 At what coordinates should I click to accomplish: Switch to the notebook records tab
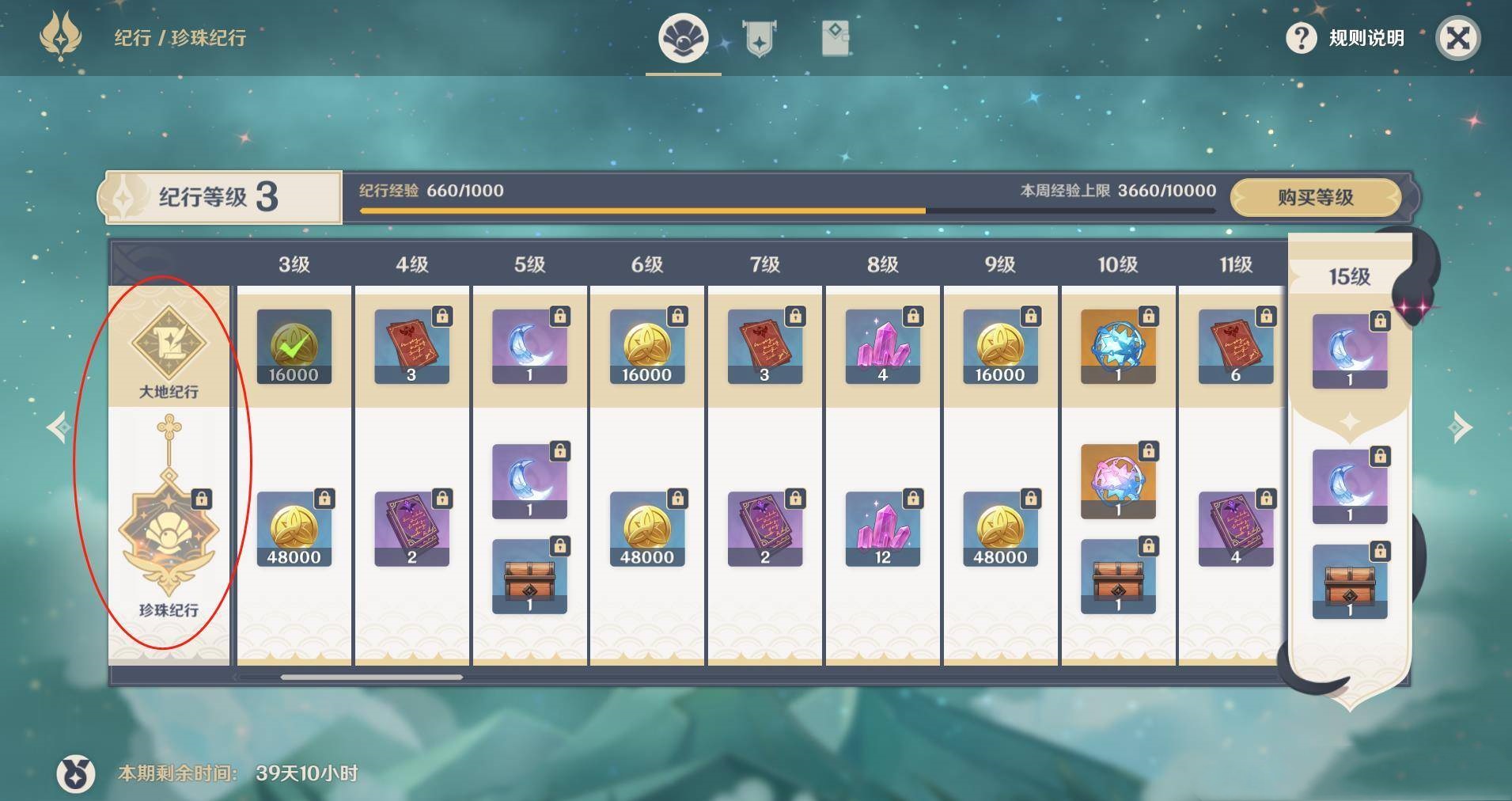[836, 38]
